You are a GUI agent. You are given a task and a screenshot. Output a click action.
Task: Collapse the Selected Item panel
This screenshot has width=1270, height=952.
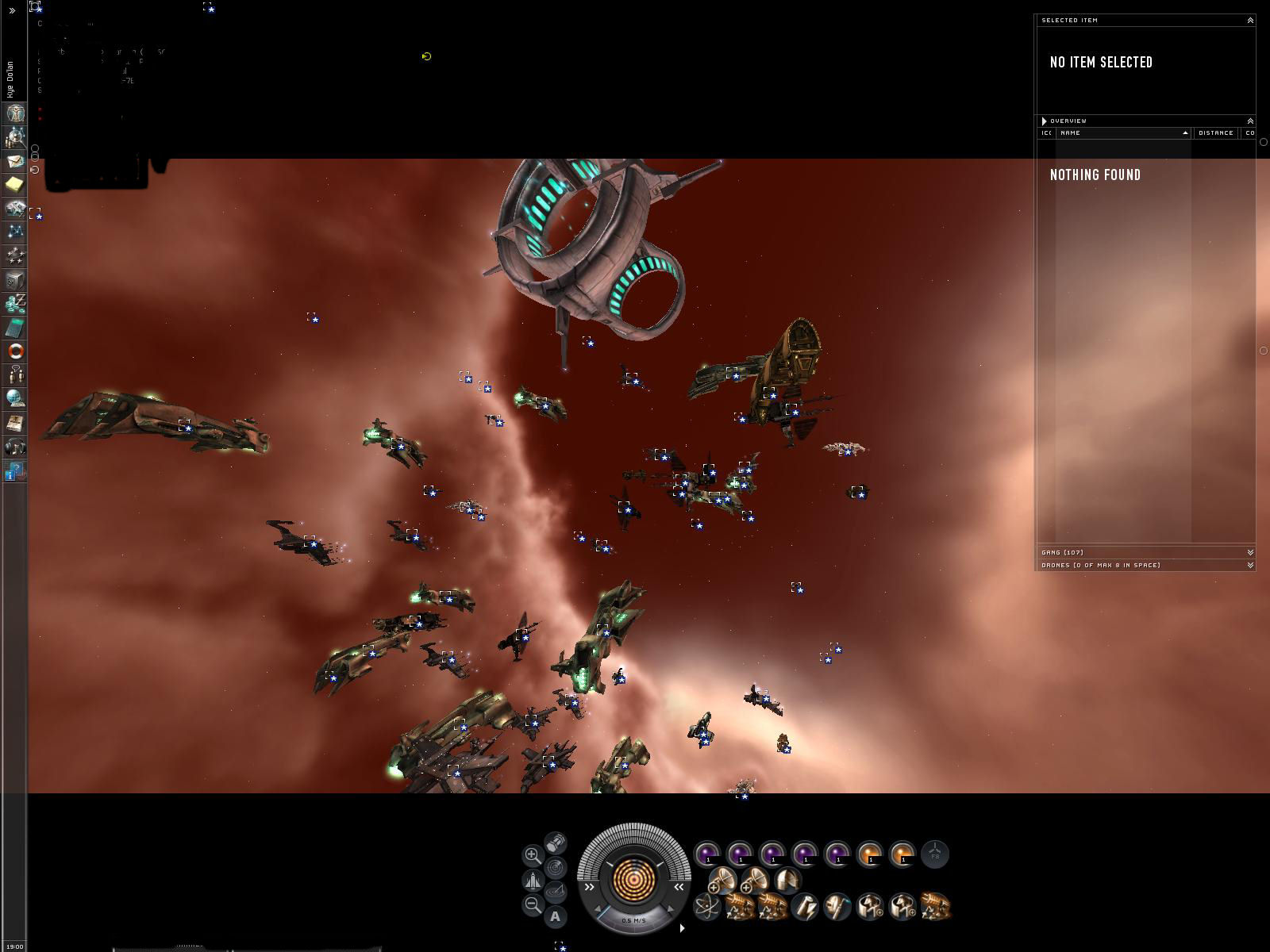(x=1250, y=21)
